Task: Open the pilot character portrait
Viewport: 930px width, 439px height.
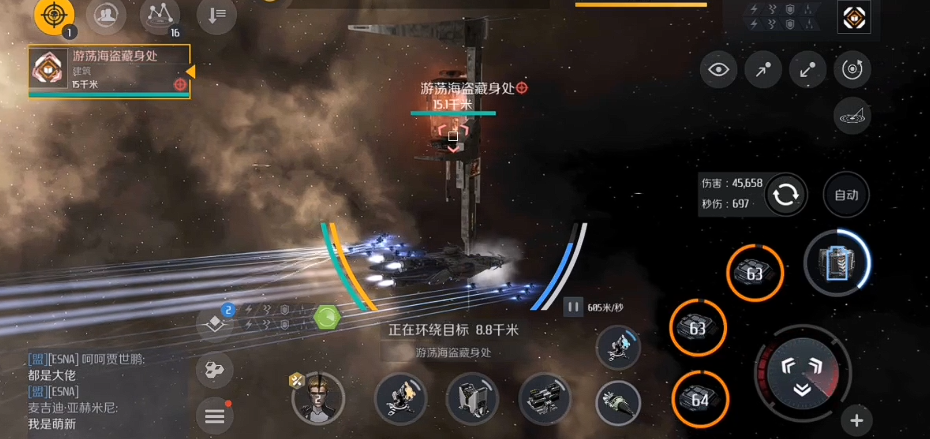Action: pyautogui.click(x=318, y=398)
